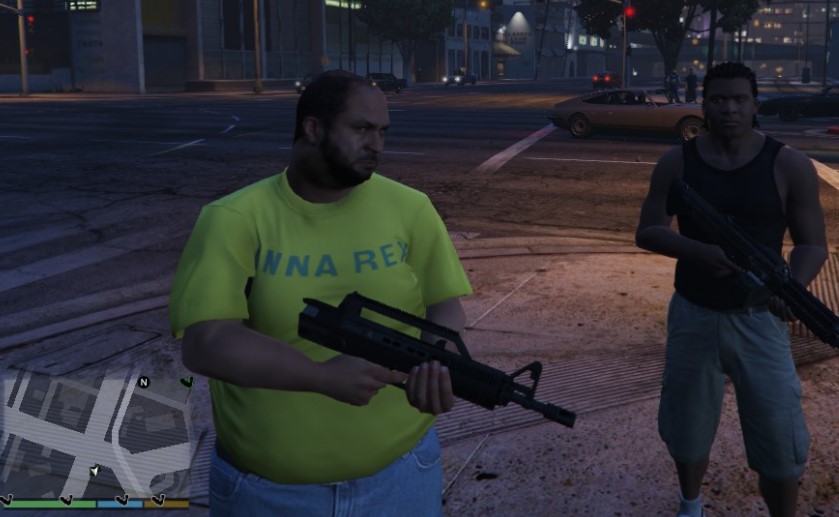Click the north compass marker on the minimap
This screenshot has width=839, height=517.
pos(143,382)
